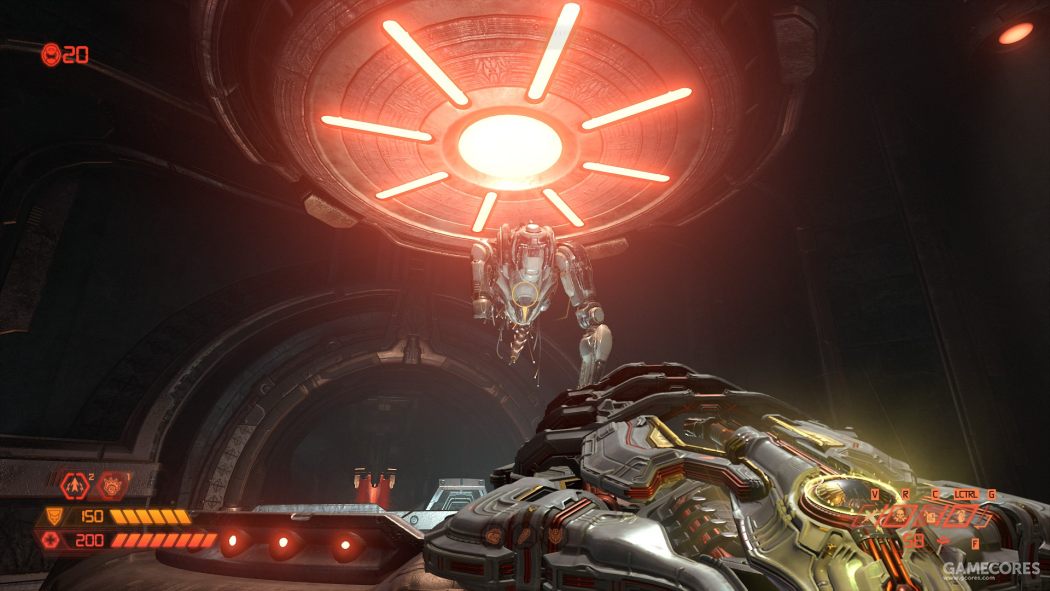Screen dimensions: 1050x591
Task: Click the red health cross icon
Action: click(49, 541)
